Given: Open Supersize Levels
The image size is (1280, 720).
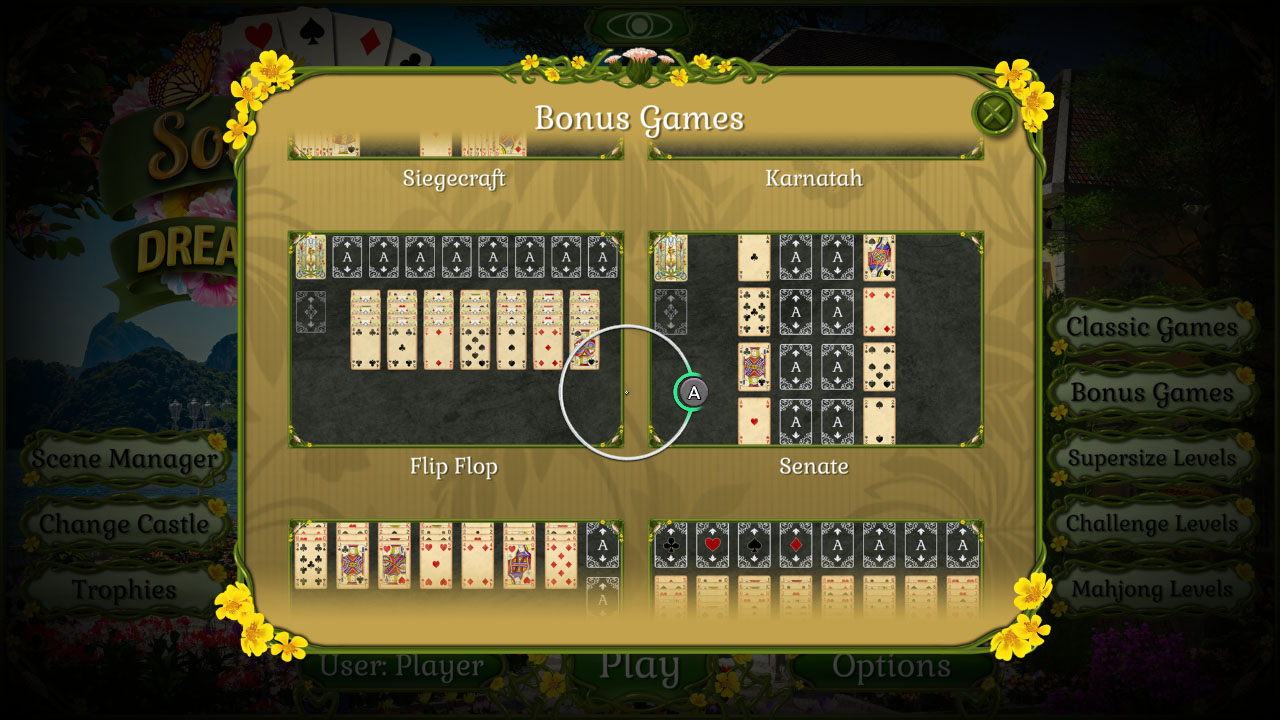Looking at the screenshot, I should (x=1151, y=458).
